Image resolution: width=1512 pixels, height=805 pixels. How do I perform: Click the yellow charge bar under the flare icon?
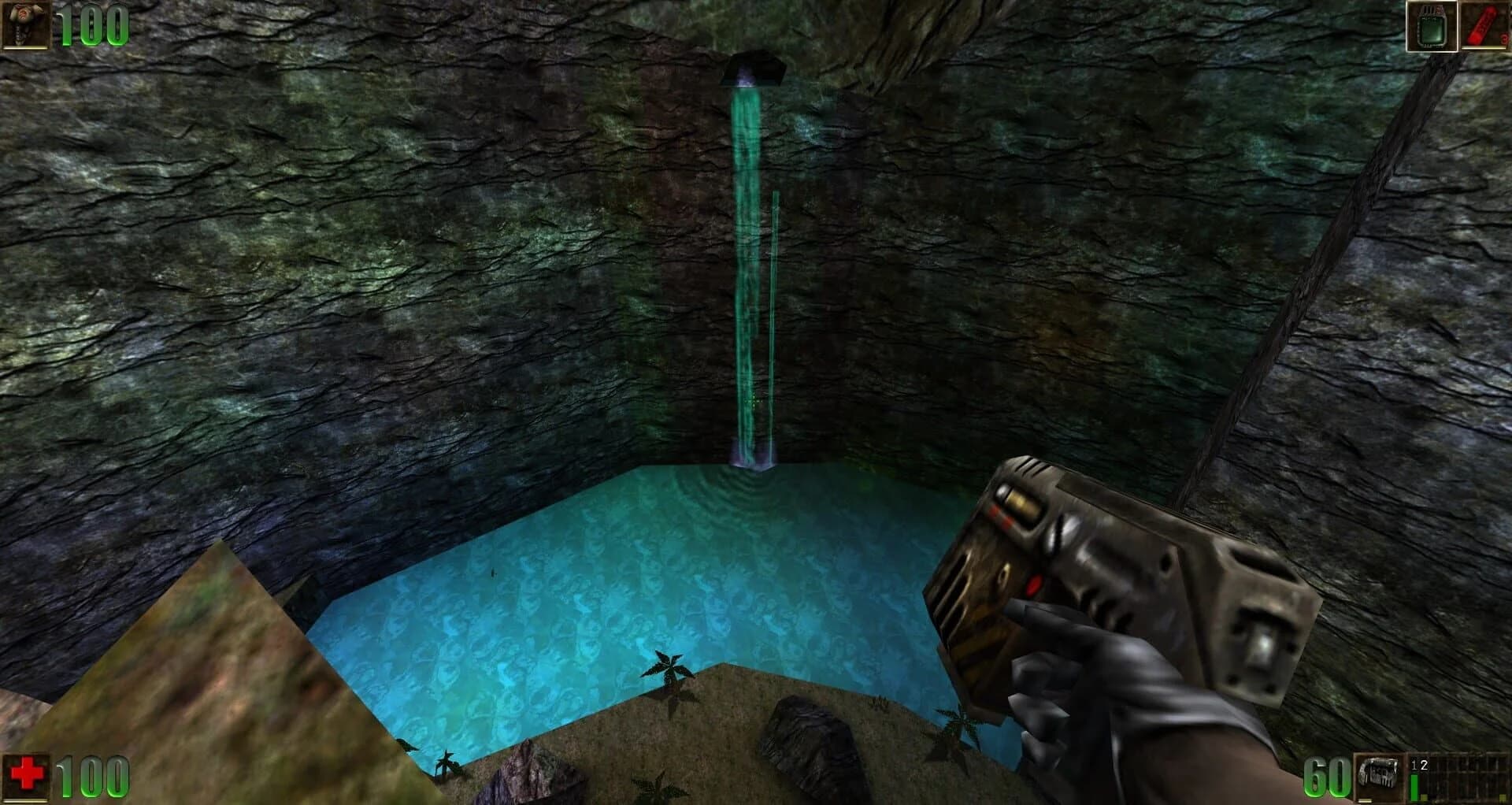coord(1484,48)
